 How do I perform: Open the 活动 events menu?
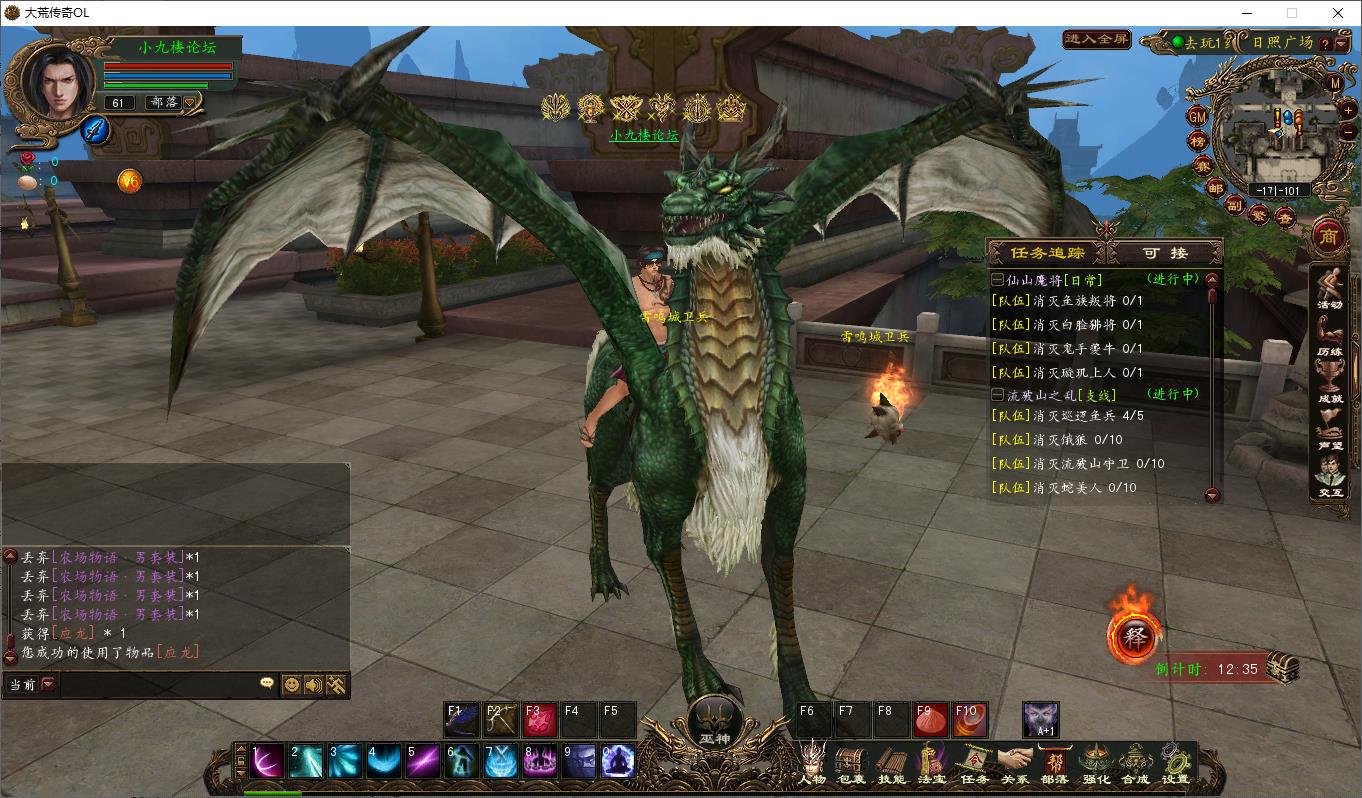click(1329, 289)
